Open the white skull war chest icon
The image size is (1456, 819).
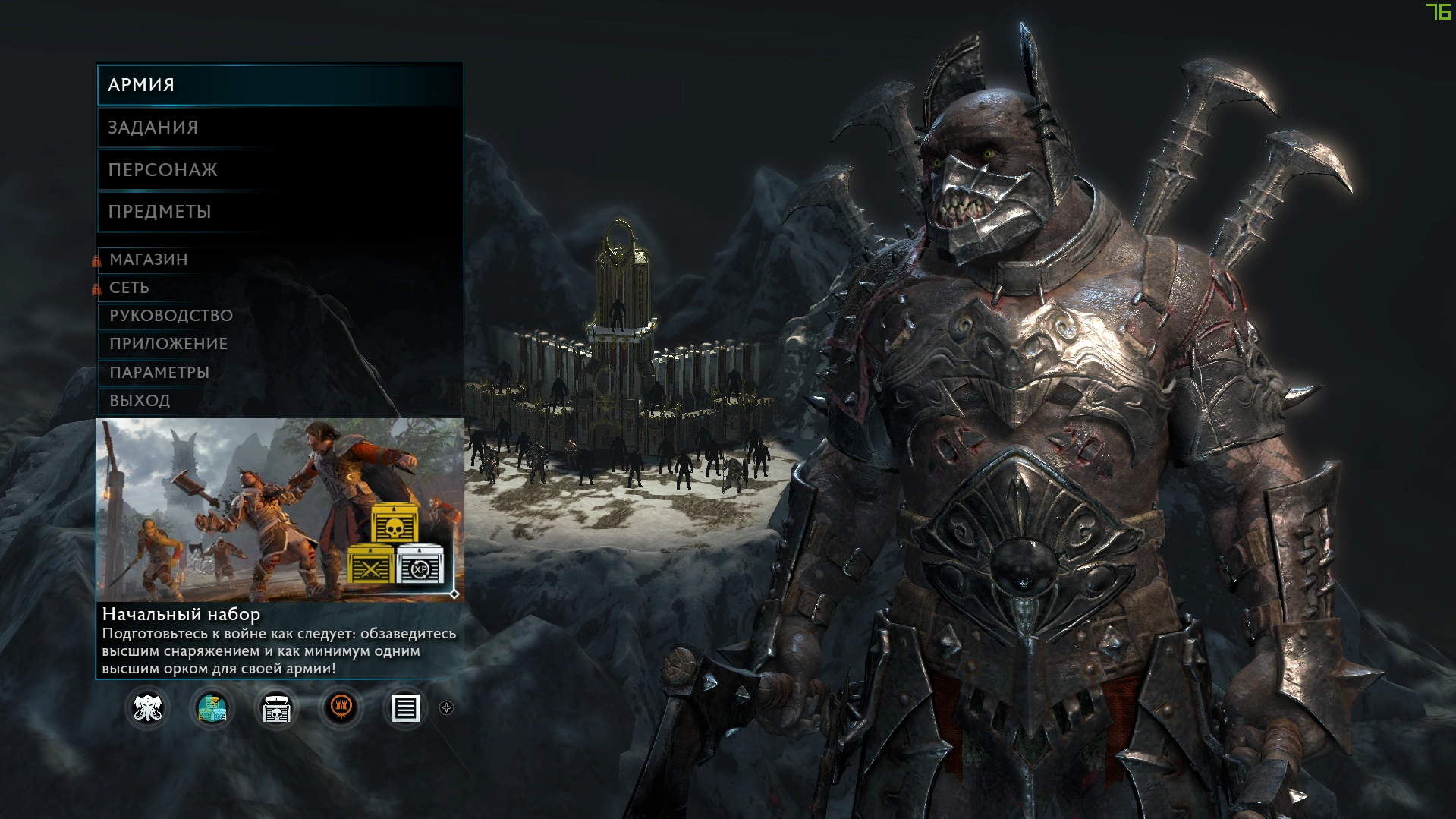pos(276,709)
